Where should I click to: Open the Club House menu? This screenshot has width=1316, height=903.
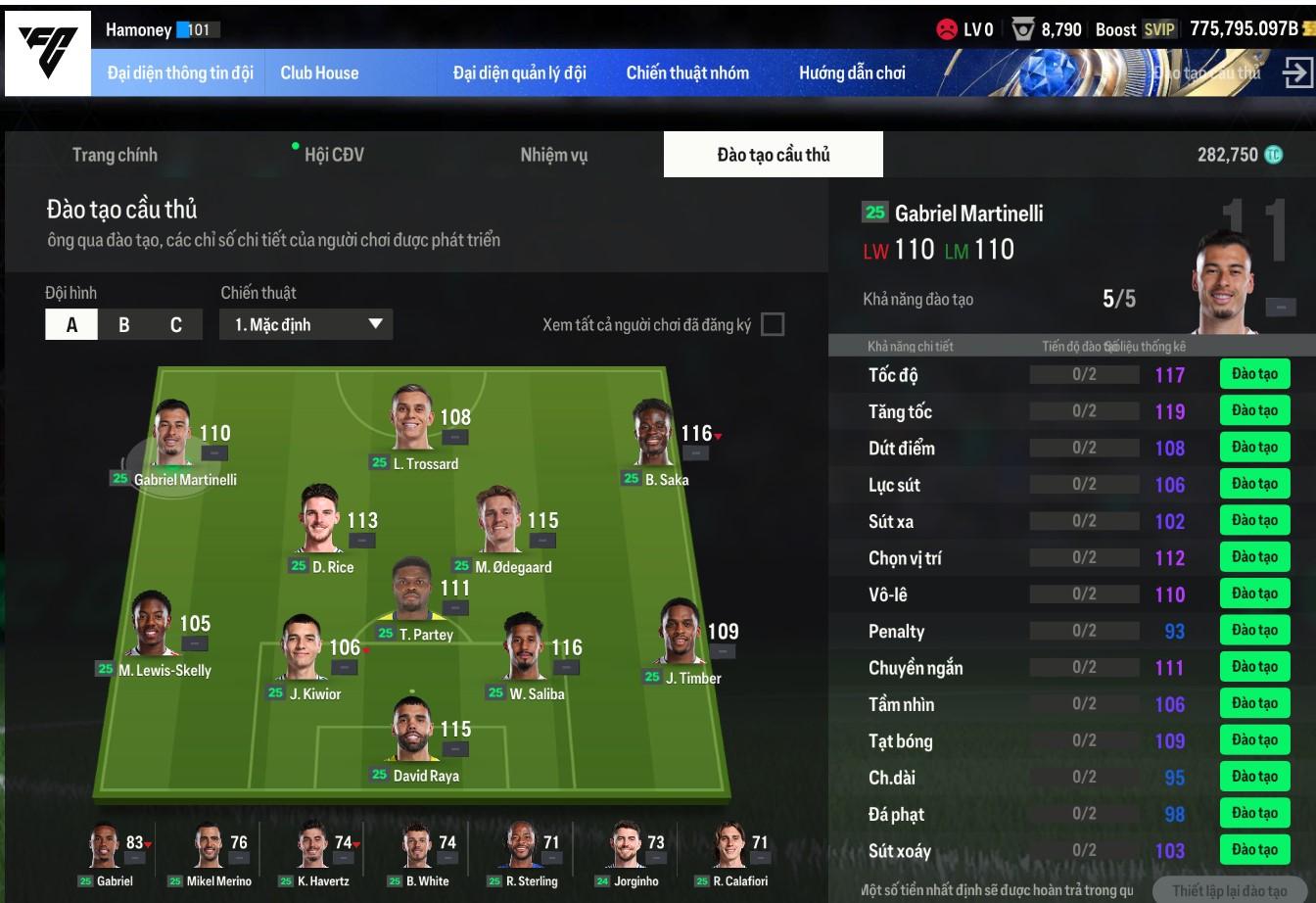coord(319,73)
